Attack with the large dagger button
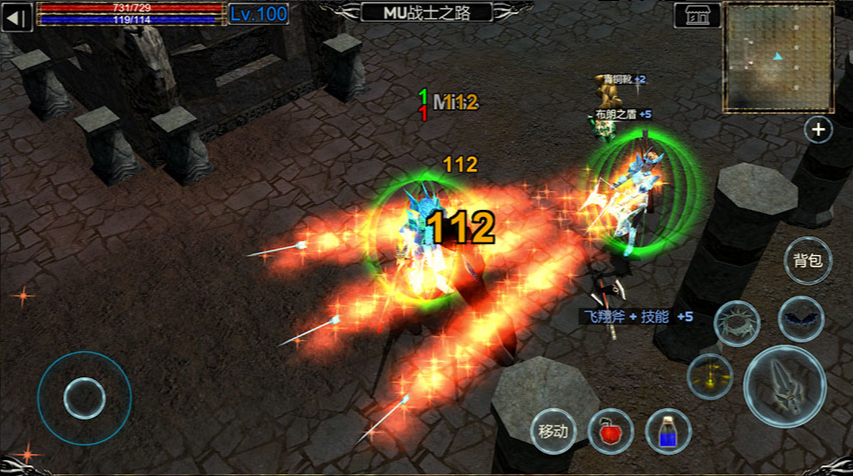The height and width of the screenshot is (476, 853). (785, 386)
